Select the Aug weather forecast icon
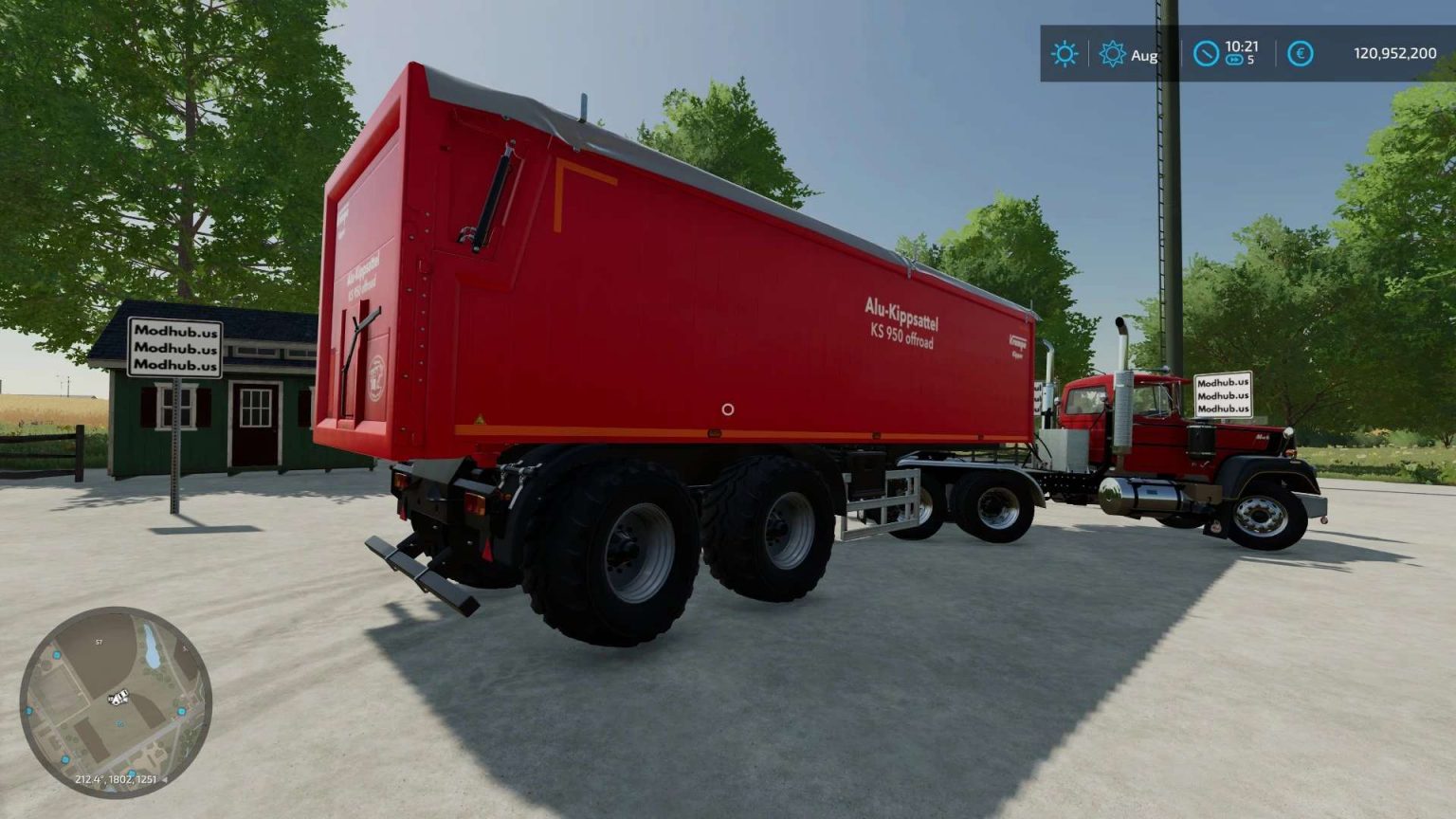 coord(1111,55)
